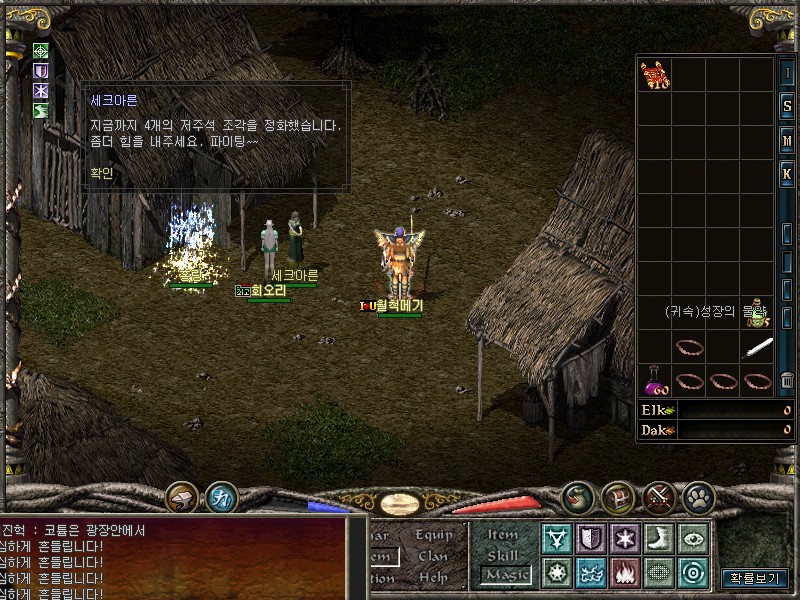Click the green serpent round button
Viewport: 800px width, 600px height.
tap(578, 497)
